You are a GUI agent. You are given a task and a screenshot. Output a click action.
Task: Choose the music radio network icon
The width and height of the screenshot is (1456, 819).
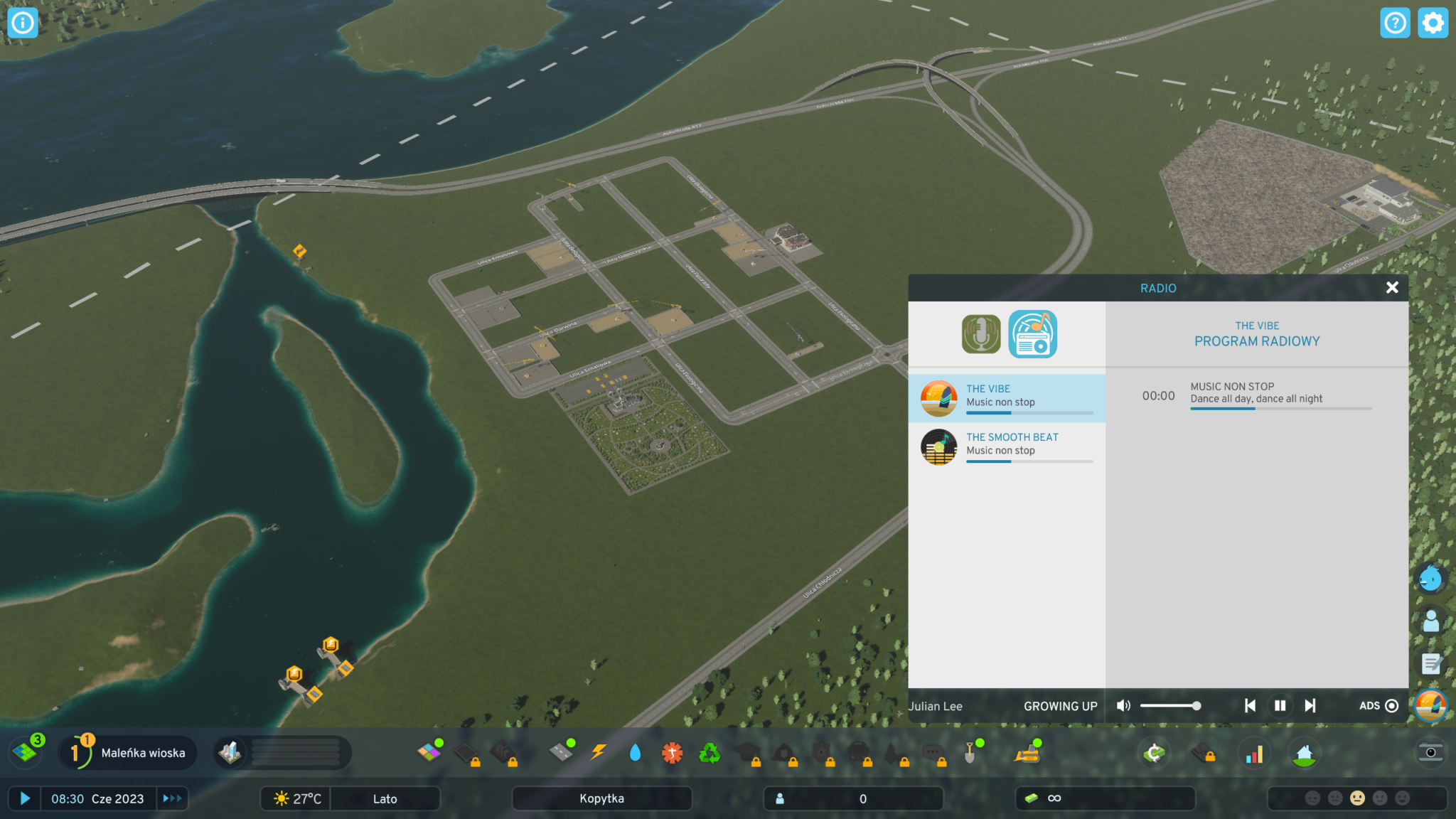(x=1032, y=334)
